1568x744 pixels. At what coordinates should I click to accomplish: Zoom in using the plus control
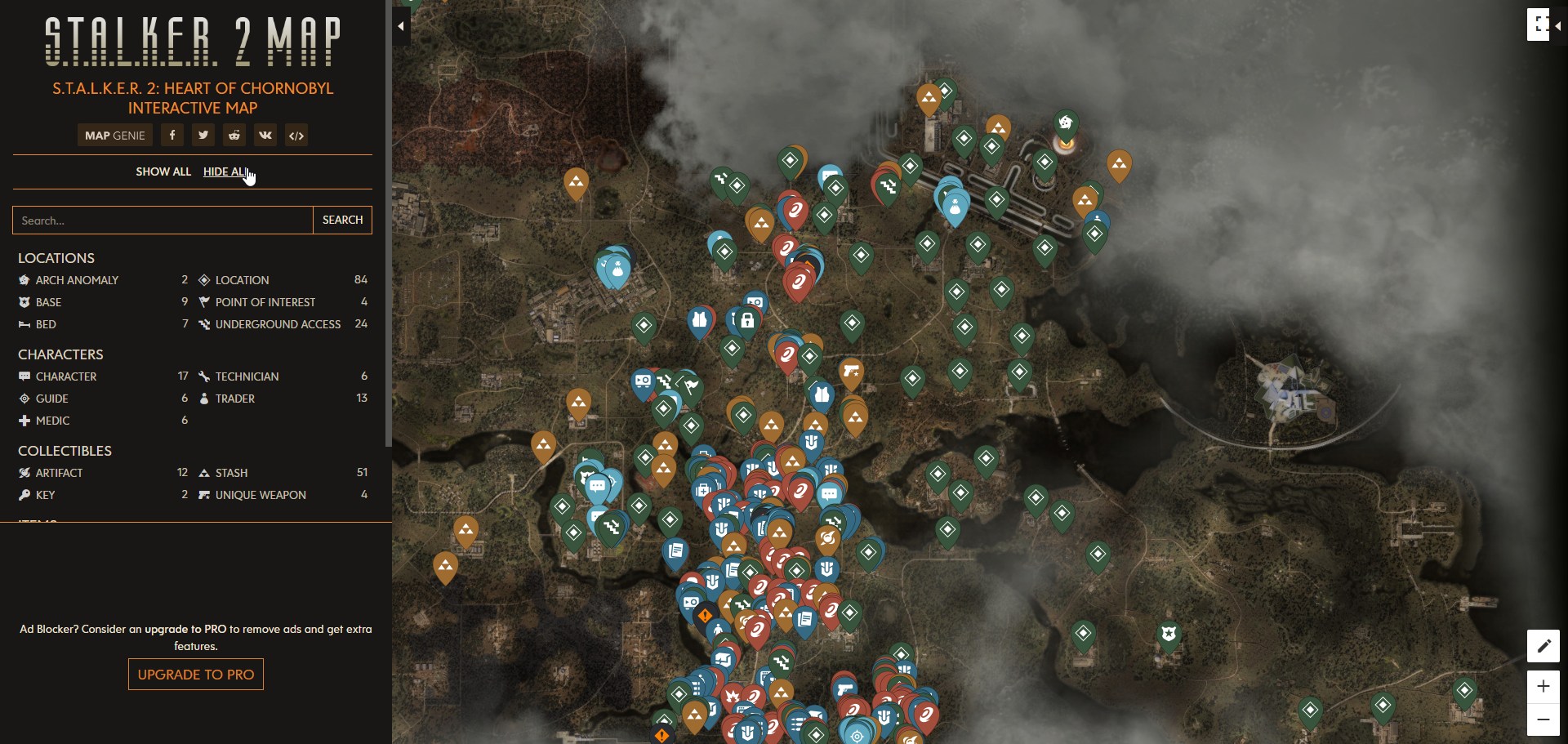pos(1543,687)
